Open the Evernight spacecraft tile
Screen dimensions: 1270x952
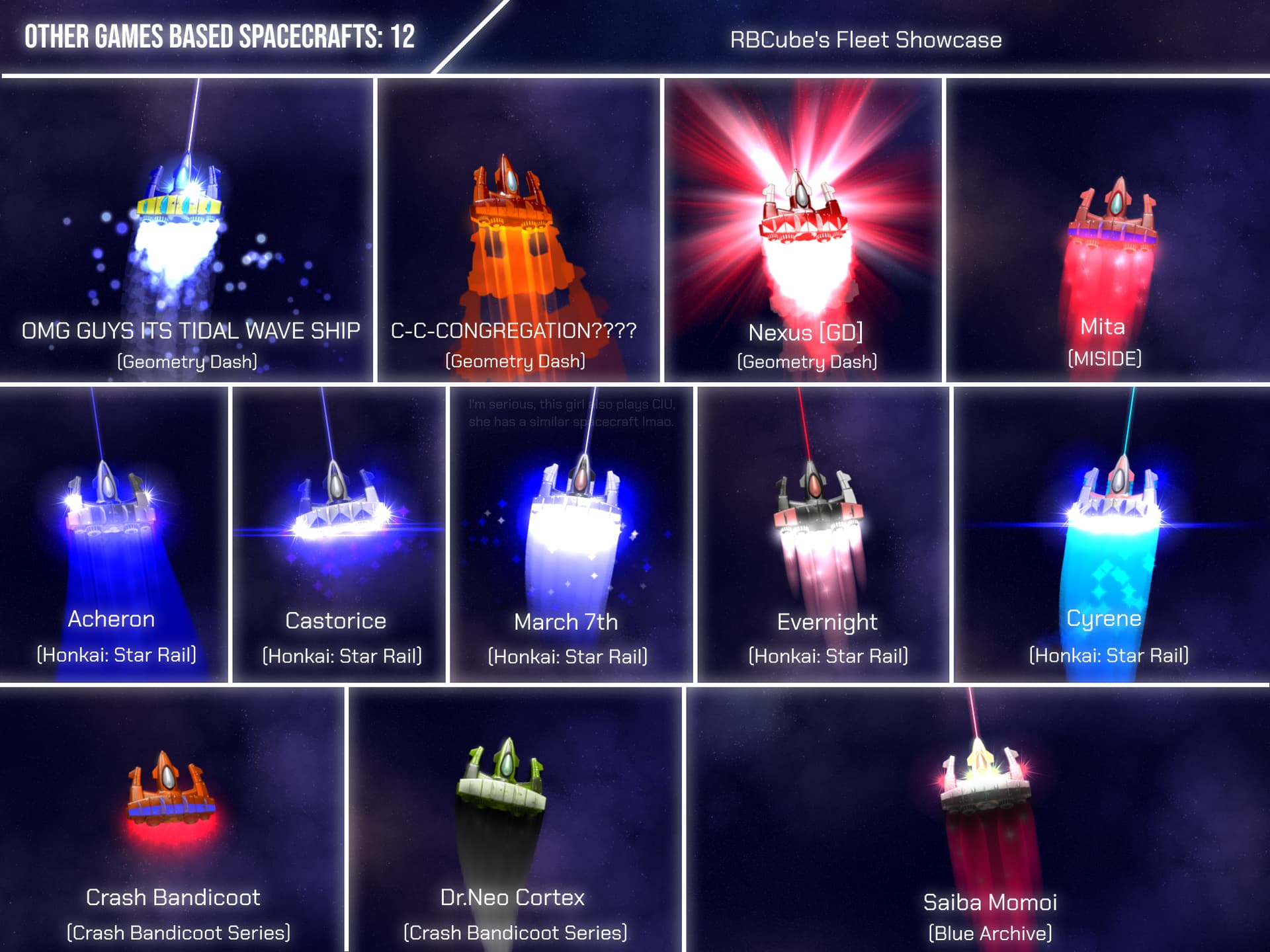tap(823, 534)
